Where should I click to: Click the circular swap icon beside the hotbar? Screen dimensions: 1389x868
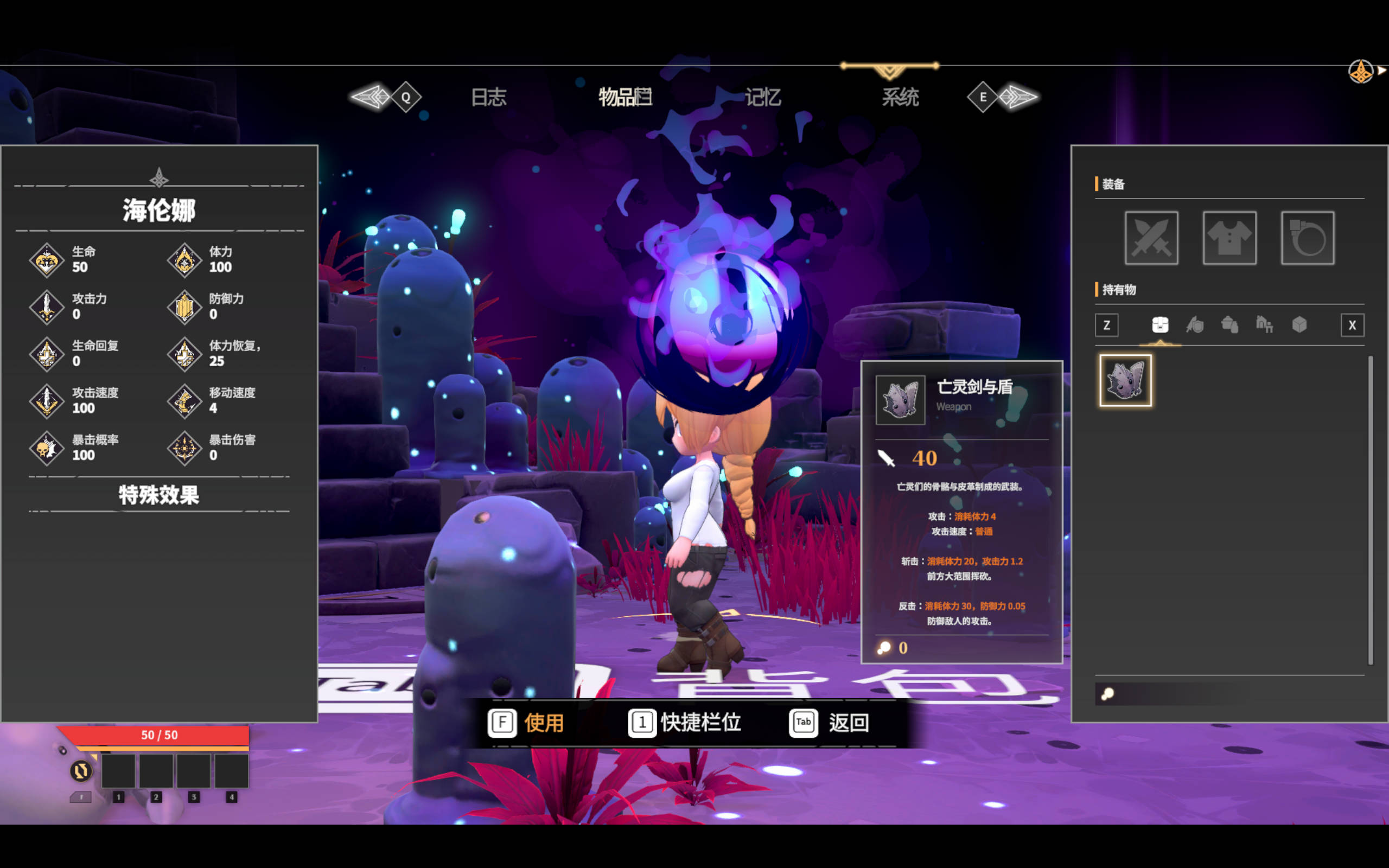click(81, 770)
